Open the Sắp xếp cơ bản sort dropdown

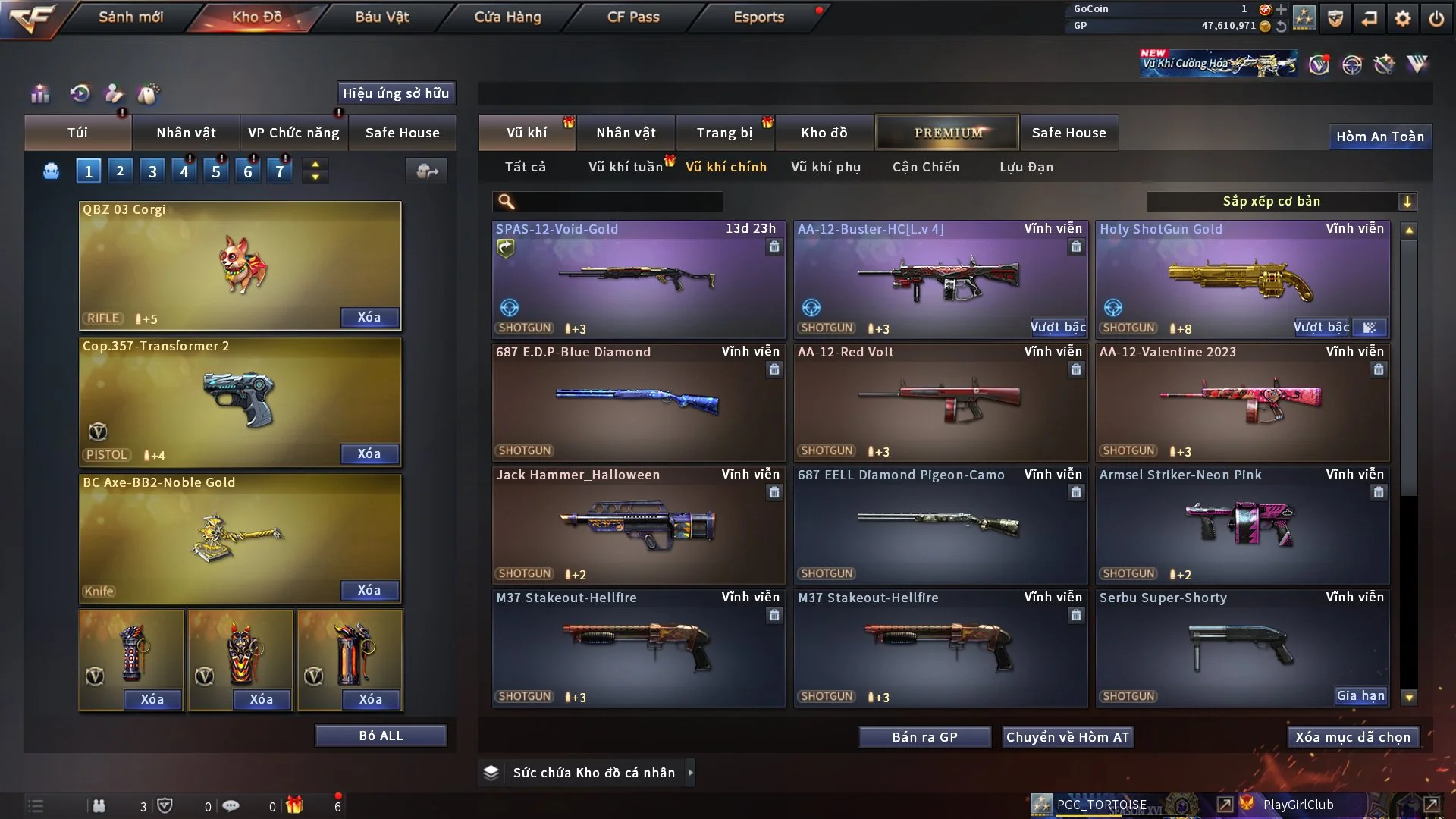click(1281, 201)
